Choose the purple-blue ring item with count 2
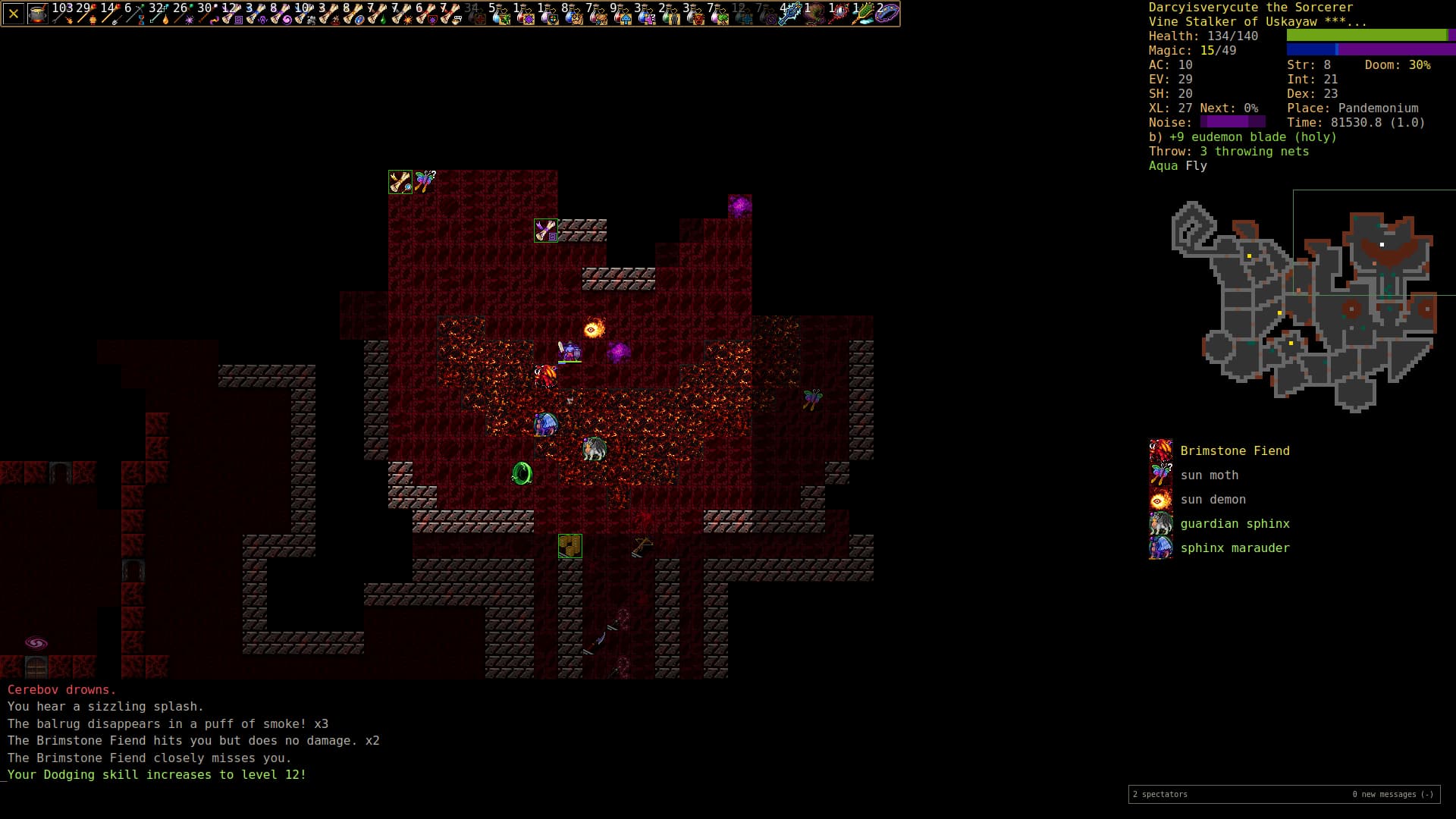 (887, 14)
